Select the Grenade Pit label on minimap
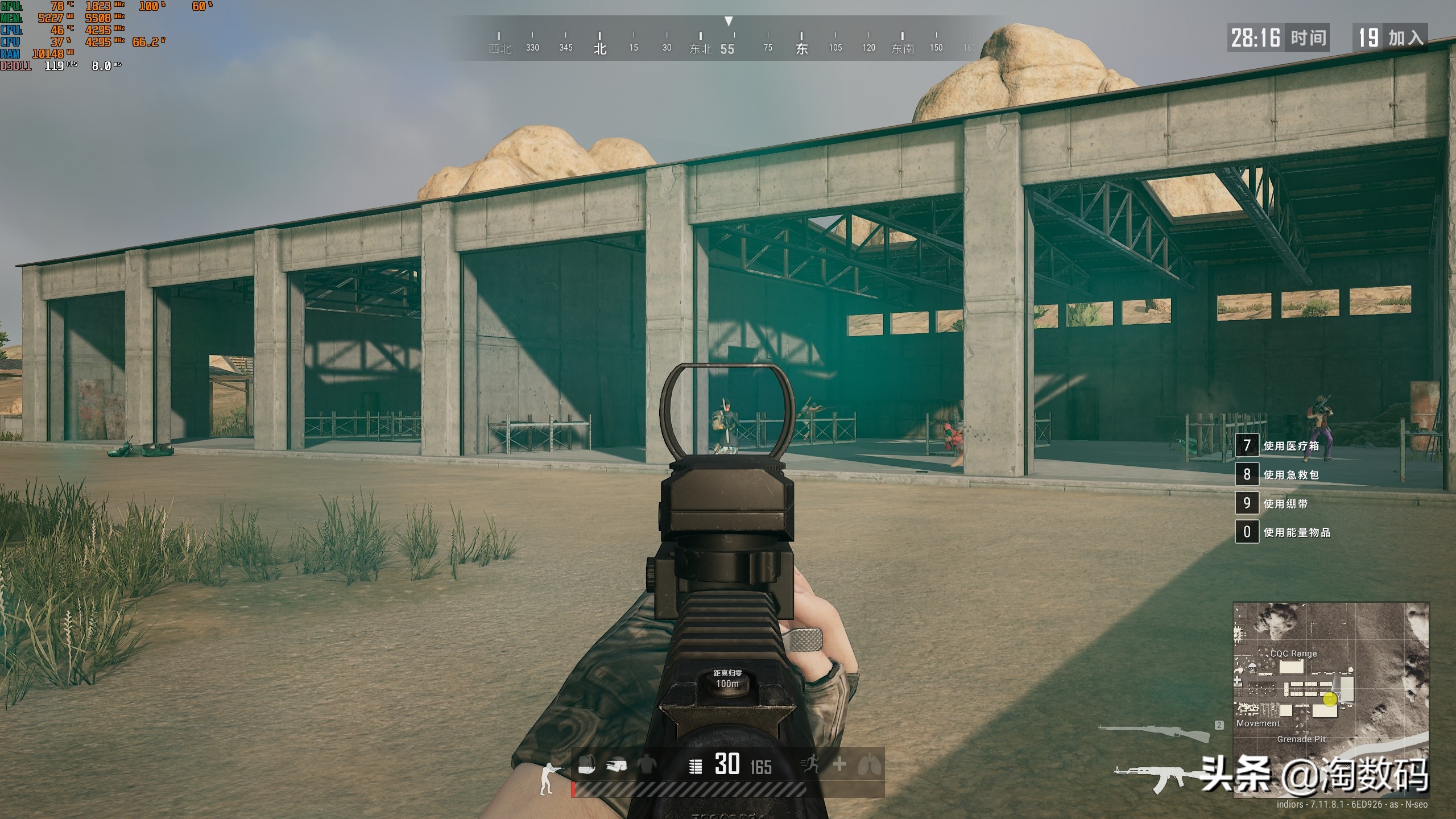This screenshot has height=819, width=1456. (1301, 739)
